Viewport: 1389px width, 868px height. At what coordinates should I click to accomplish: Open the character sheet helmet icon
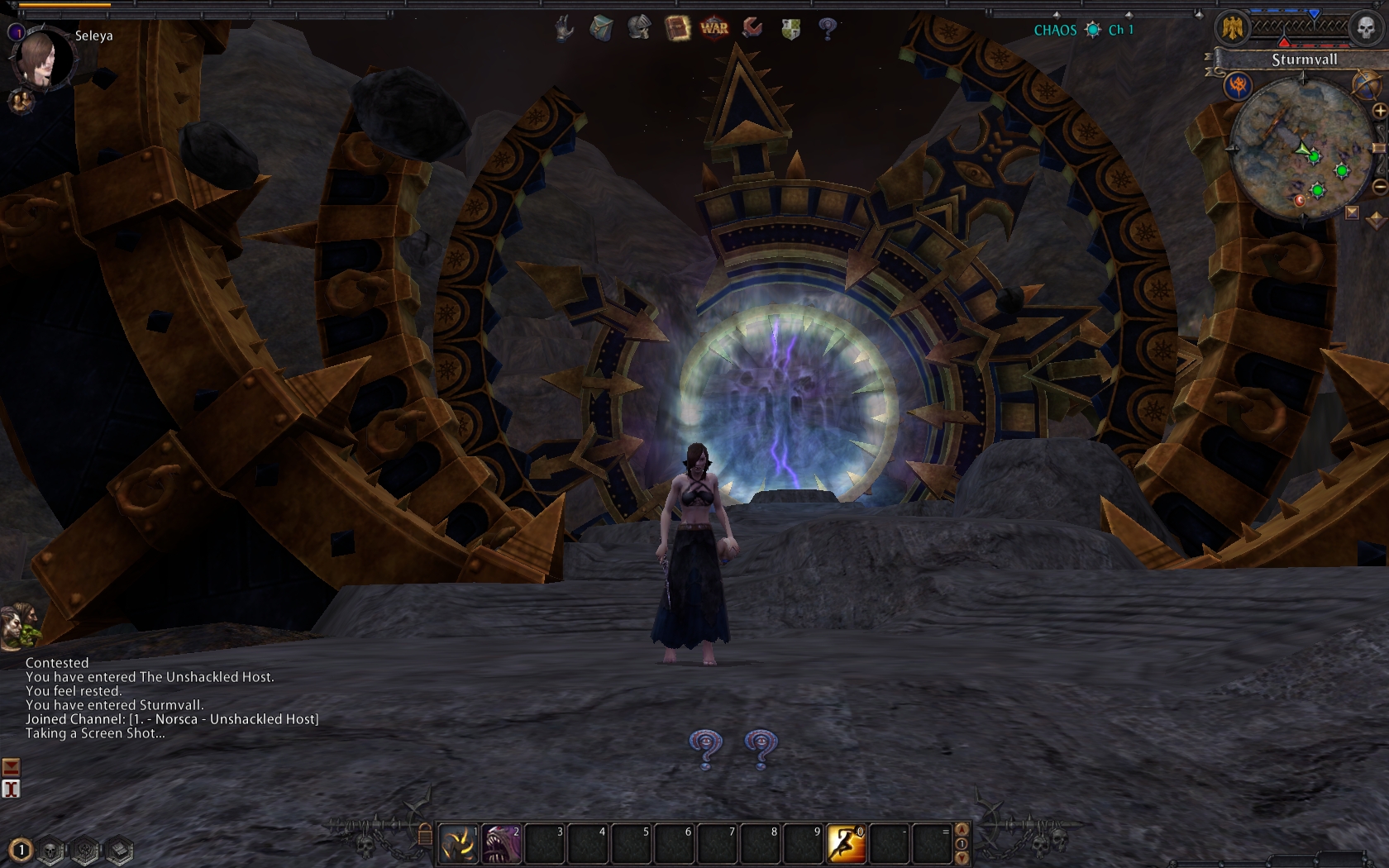pos(638,28)
